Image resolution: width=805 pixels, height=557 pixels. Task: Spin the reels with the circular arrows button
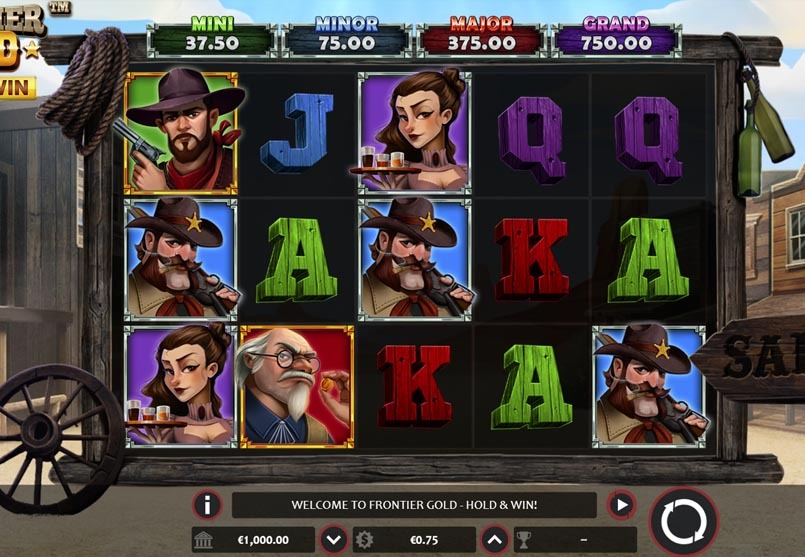(684, 521)
